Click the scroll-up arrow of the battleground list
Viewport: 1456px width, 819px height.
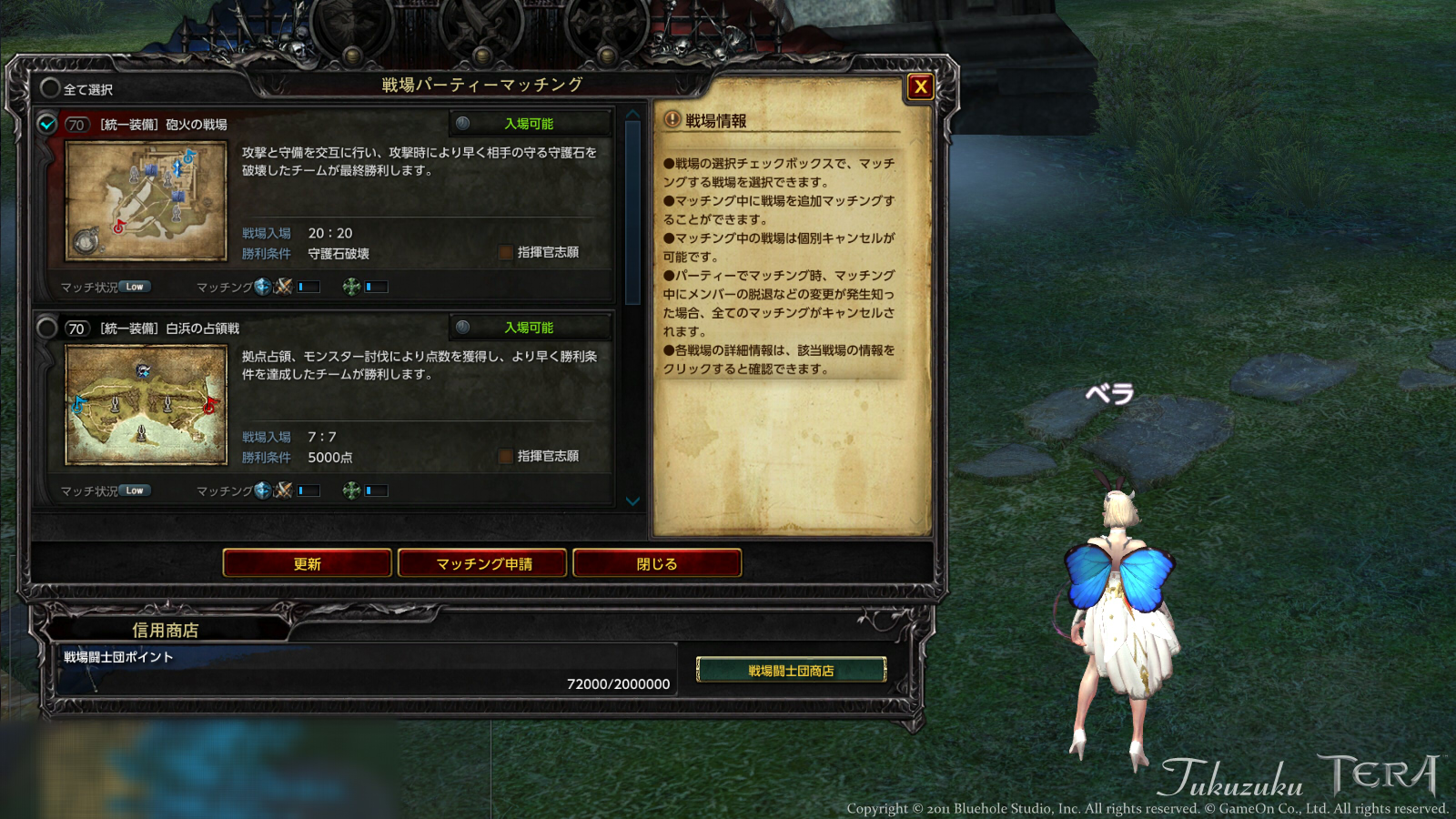click(632, 115)
